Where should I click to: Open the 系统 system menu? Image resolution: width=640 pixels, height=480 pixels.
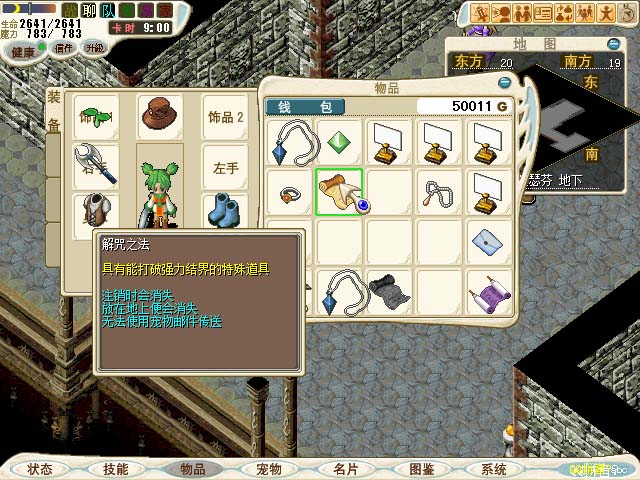[x=494, y=468]
